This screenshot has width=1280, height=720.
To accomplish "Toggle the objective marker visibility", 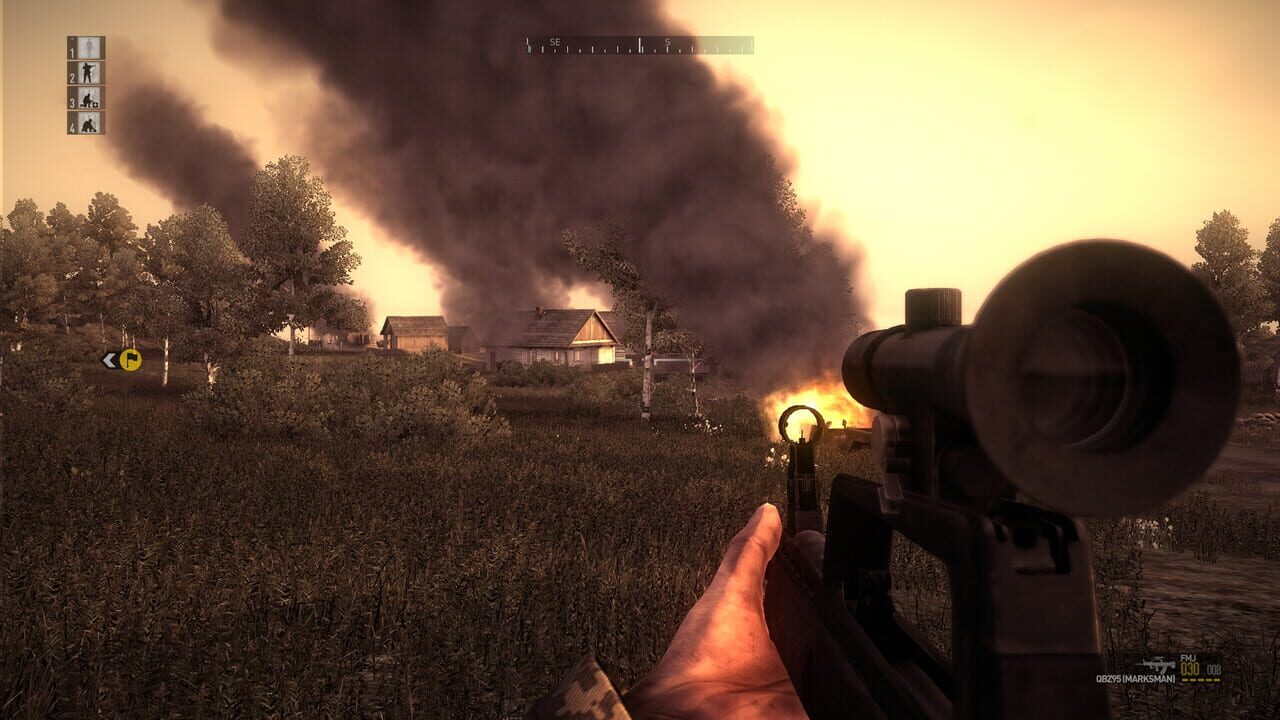I will click(x=131, y=361).
